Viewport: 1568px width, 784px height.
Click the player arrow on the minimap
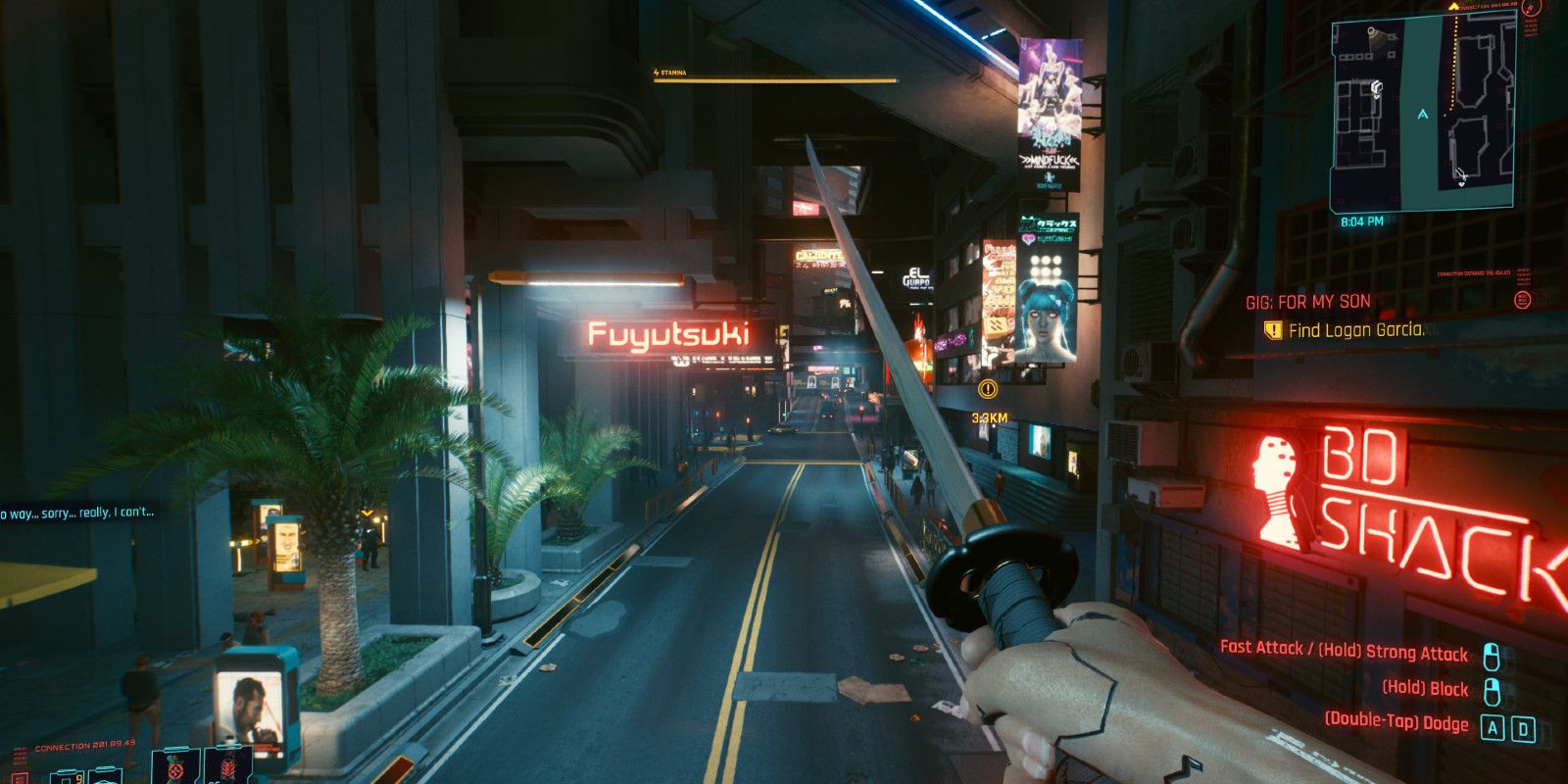tap(1423, 114)
